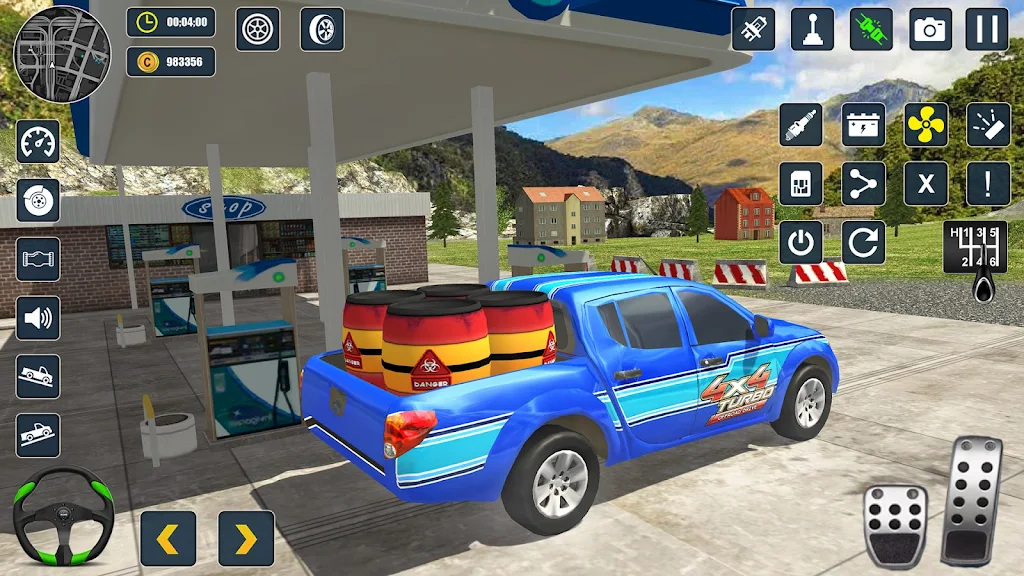The height and width of the screenshot is (576, 1024).
Task: Toggle the engine power button
Action: click(x=801, y=242)
